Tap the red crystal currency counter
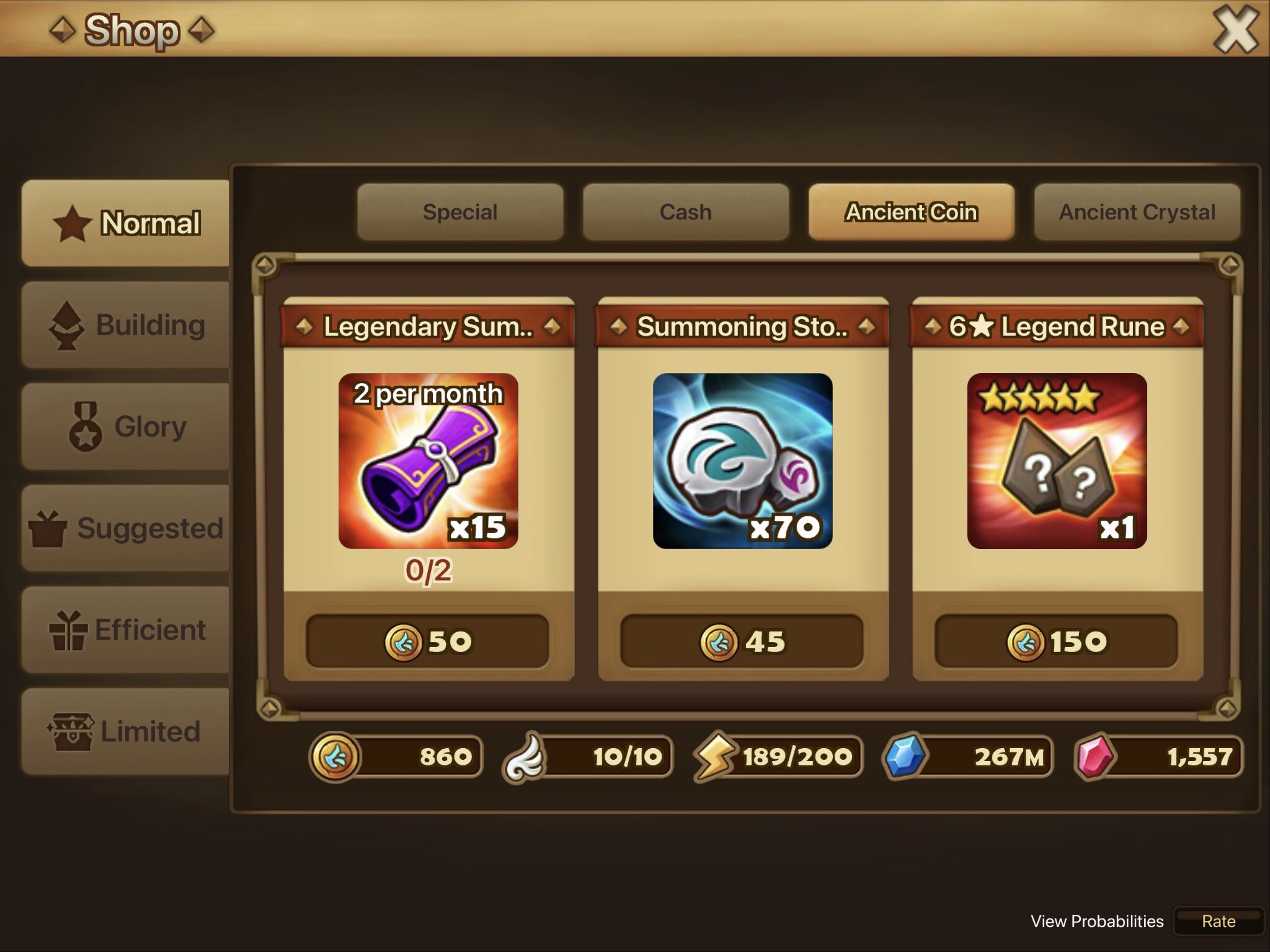This screenshot has height=952, width=1270. click(x=1158, y=756)
